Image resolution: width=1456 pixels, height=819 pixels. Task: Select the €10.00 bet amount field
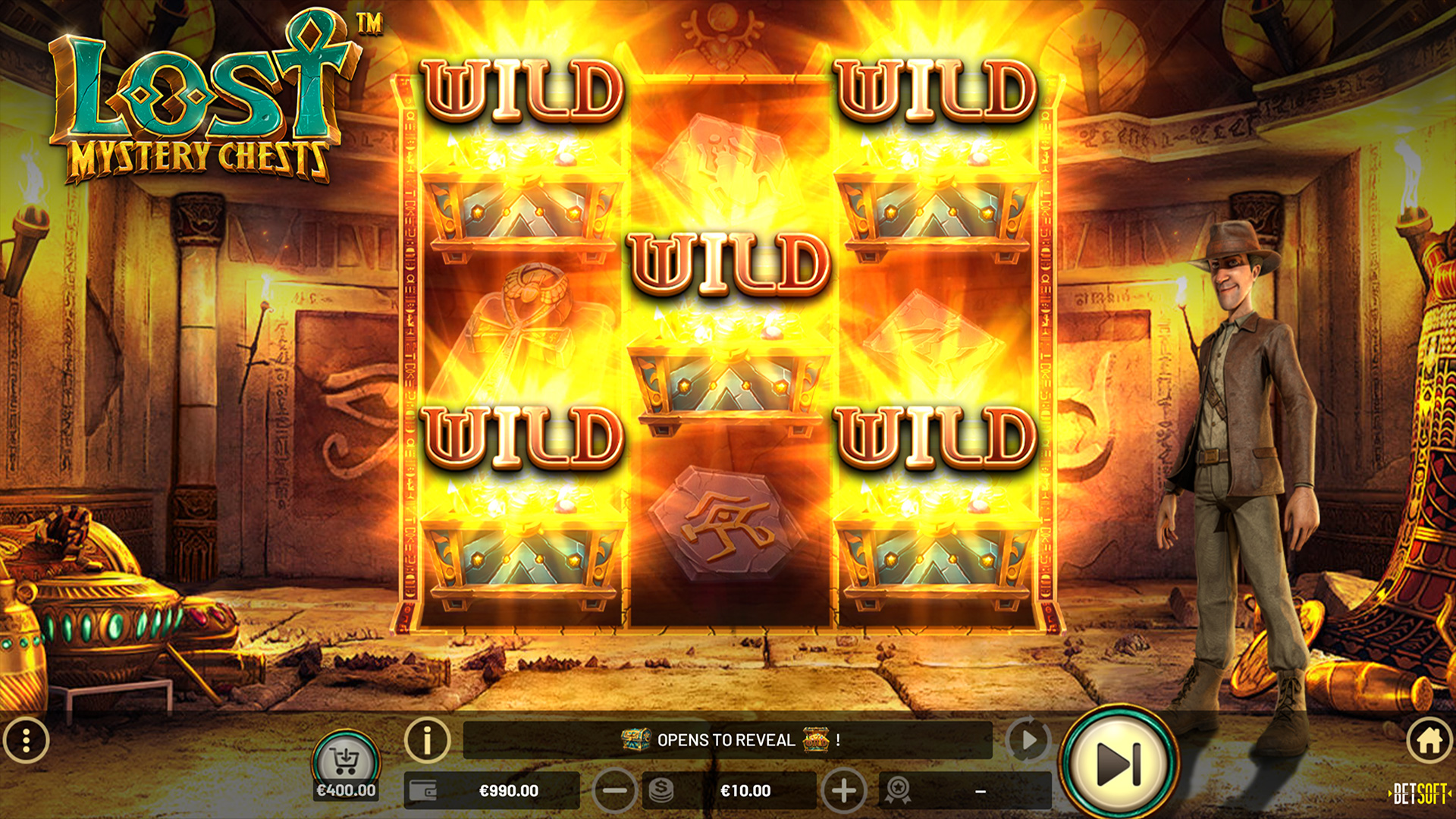click(745, 791)
